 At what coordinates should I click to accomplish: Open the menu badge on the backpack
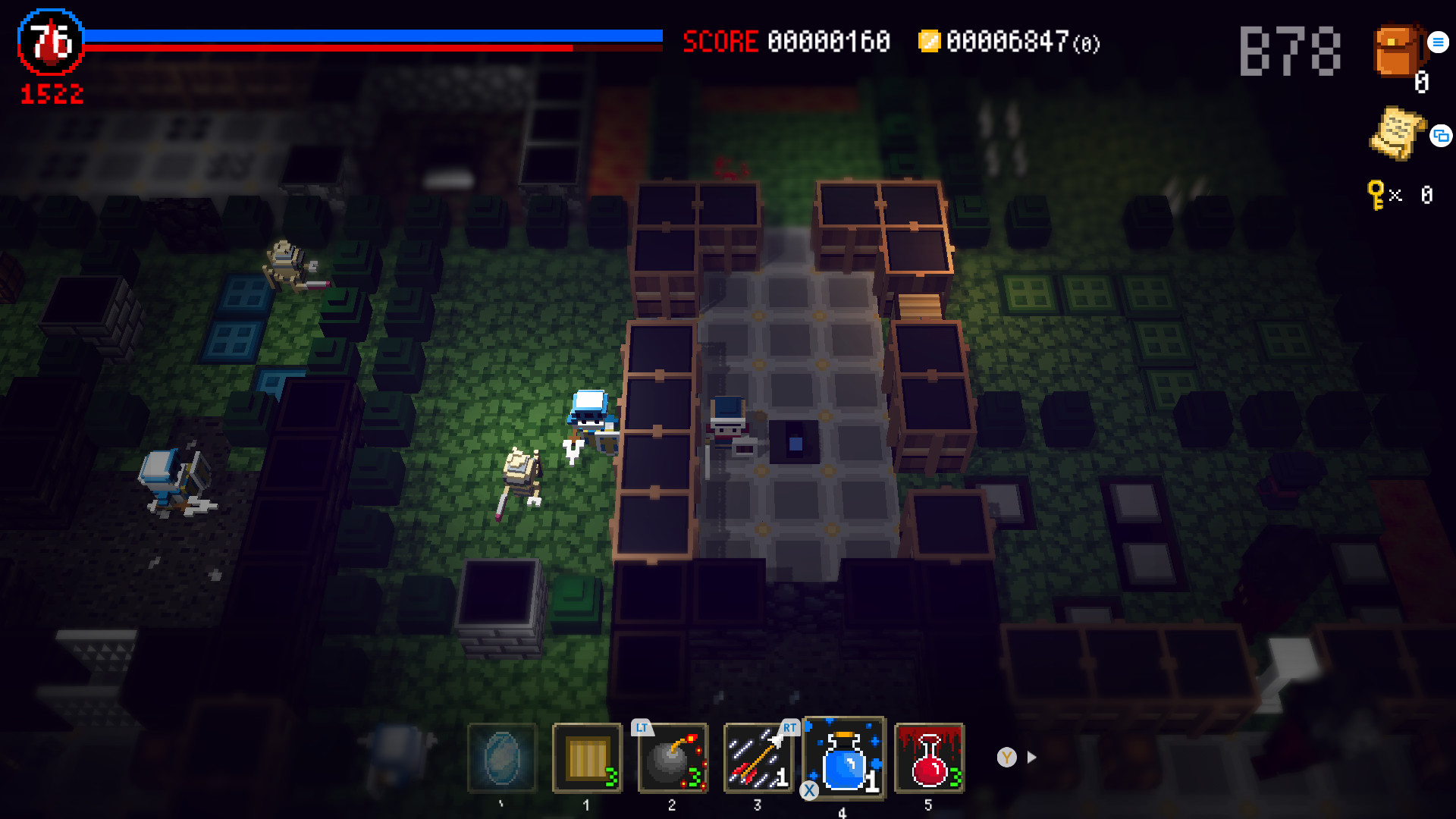pyautogui.click(x=1437, y=42)
